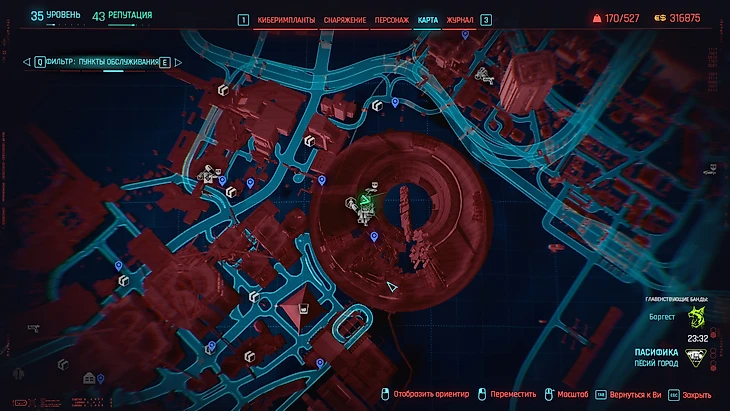Image resolution: width=730 pixels, height=411 pixels.
Task: Click the building-shaped marker near bottom-left
Action: 90,378
